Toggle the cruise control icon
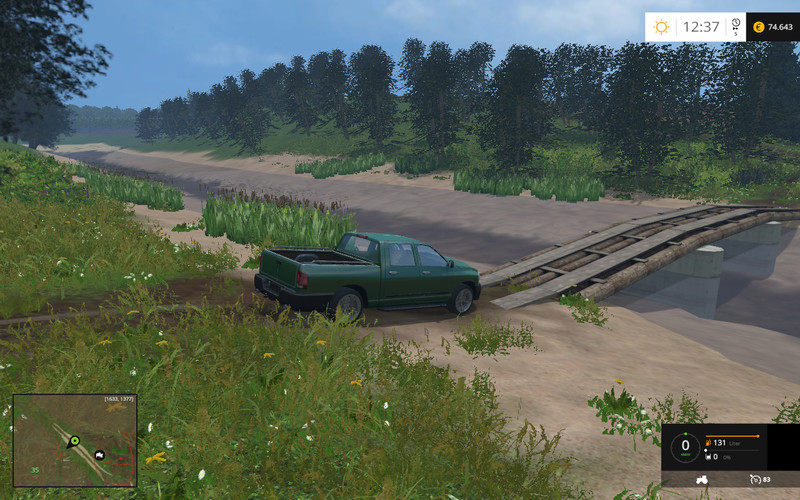This screenshot has width=800, height=500. click(754, 479)
